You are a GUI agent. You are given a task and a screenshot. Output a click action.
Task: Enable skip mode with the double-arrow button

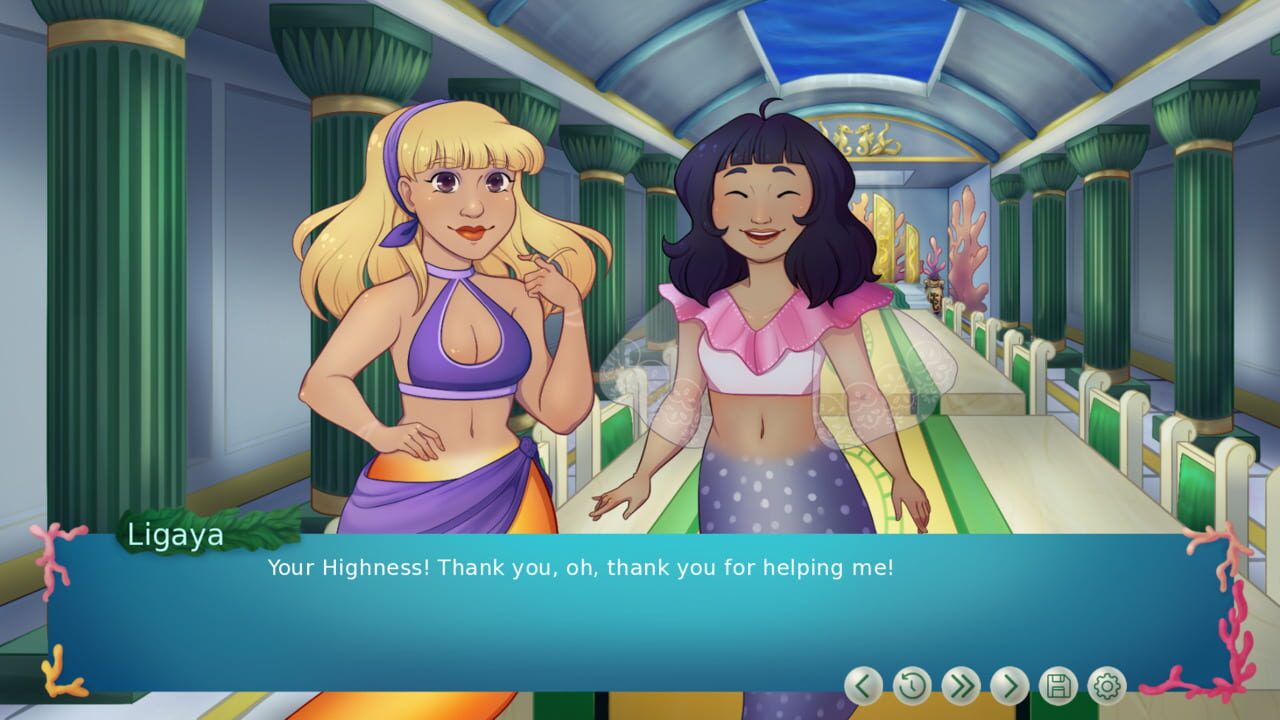[960, 687]
